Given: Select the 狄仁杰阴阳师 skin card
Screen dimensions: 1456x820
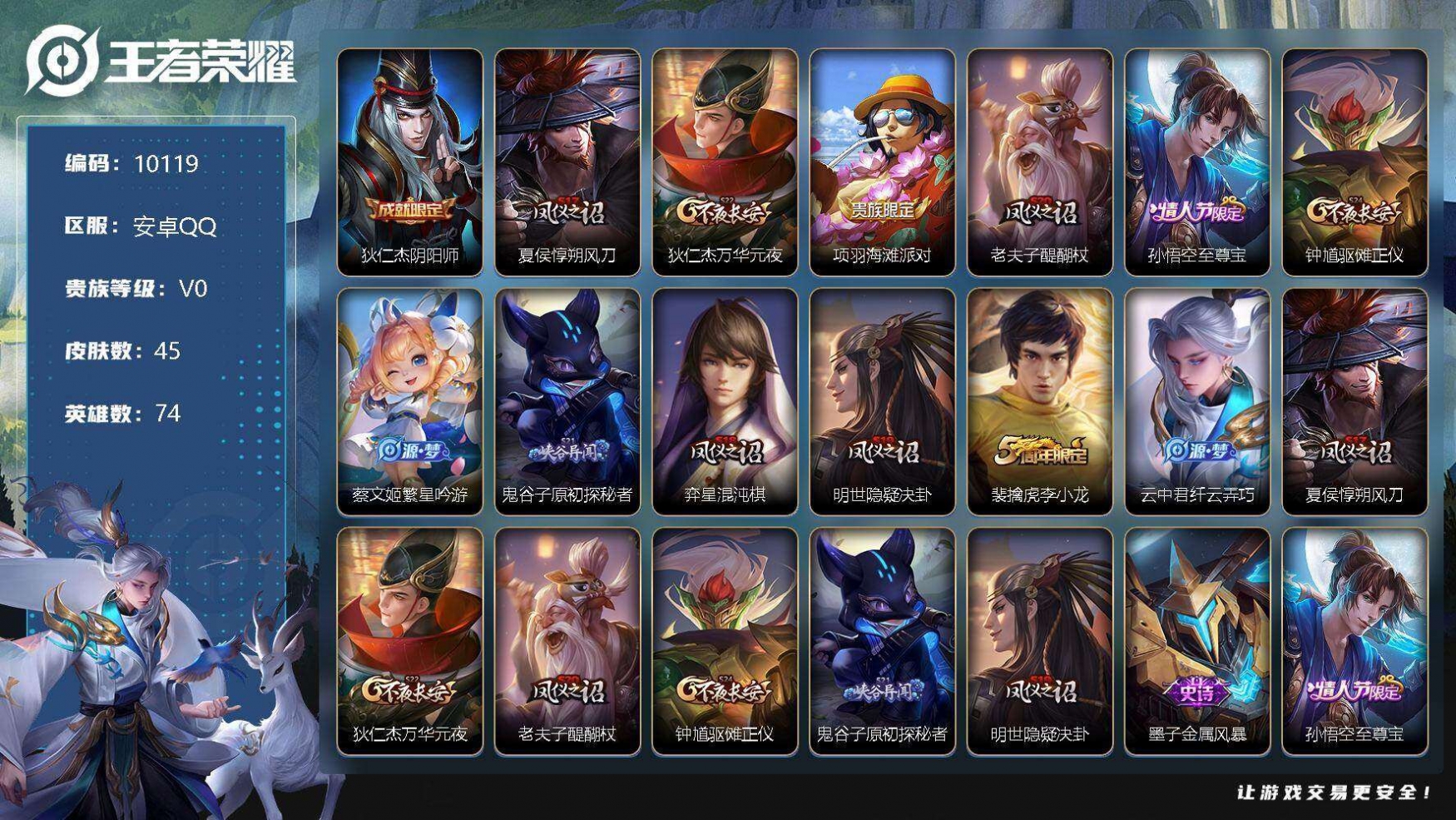Looking at the screenshot, I should pyautogui.click(x=409, y=162).
